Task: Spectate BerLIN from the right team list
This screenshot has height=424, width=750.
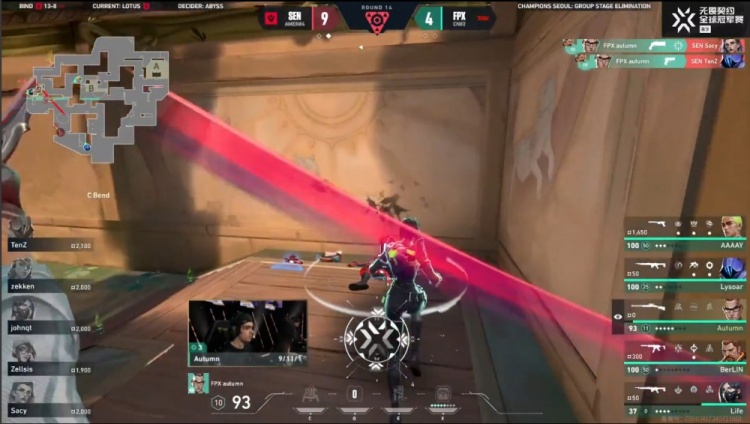Action: point(685,352)
